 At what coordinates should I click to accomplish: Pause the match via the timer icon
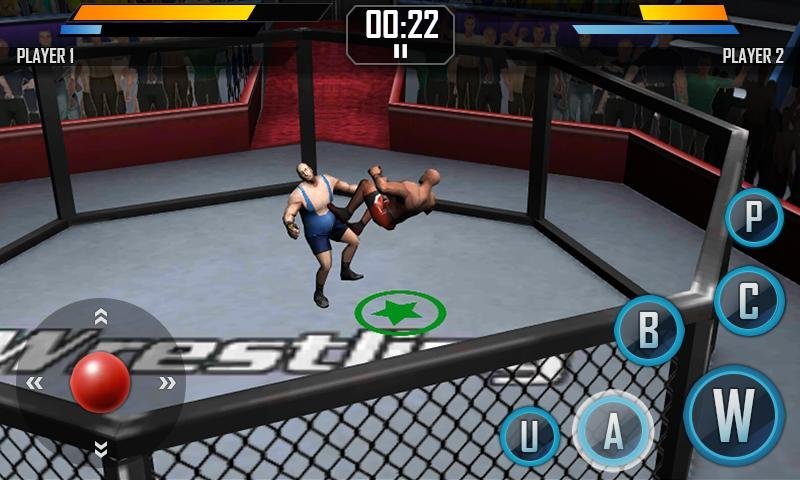400,51
